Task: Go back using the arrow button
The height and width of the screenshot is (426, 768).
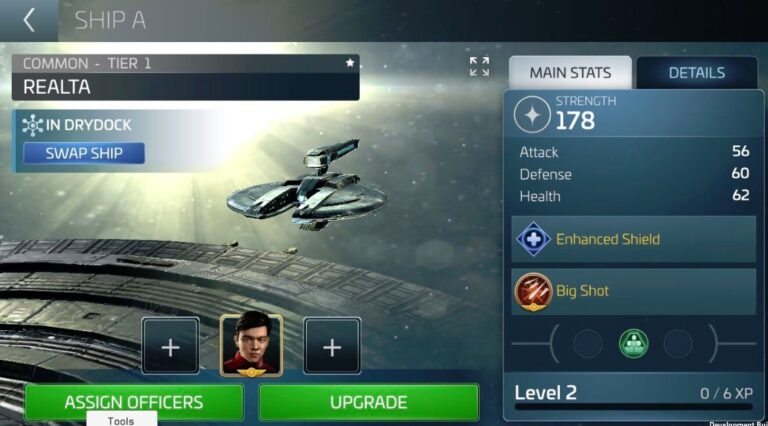Action: coord(29,19)
